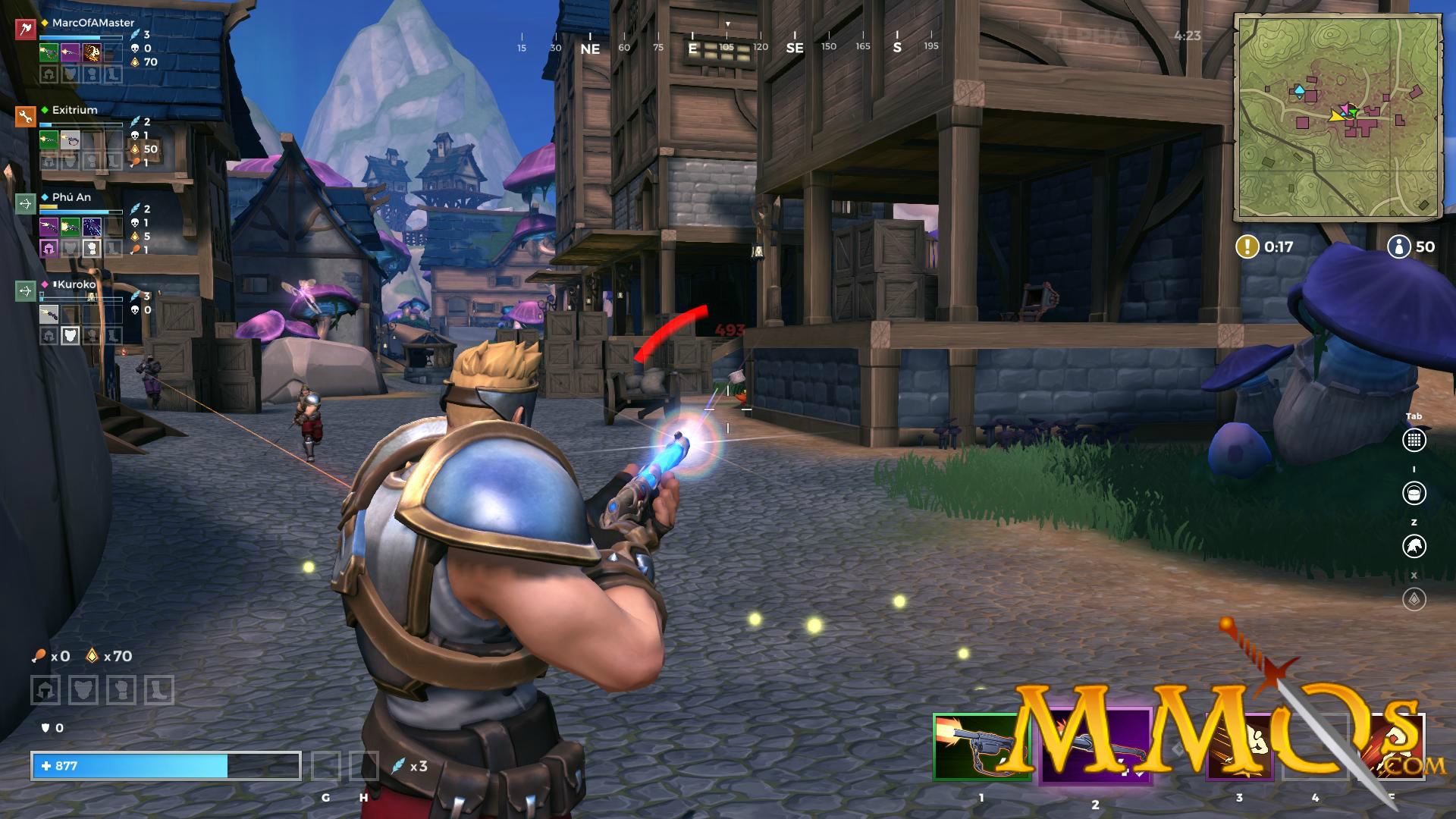Select MarcOfAMaster's warrior axe class icon
This screenshot has width=1456, height=819.
pos(25,30)
